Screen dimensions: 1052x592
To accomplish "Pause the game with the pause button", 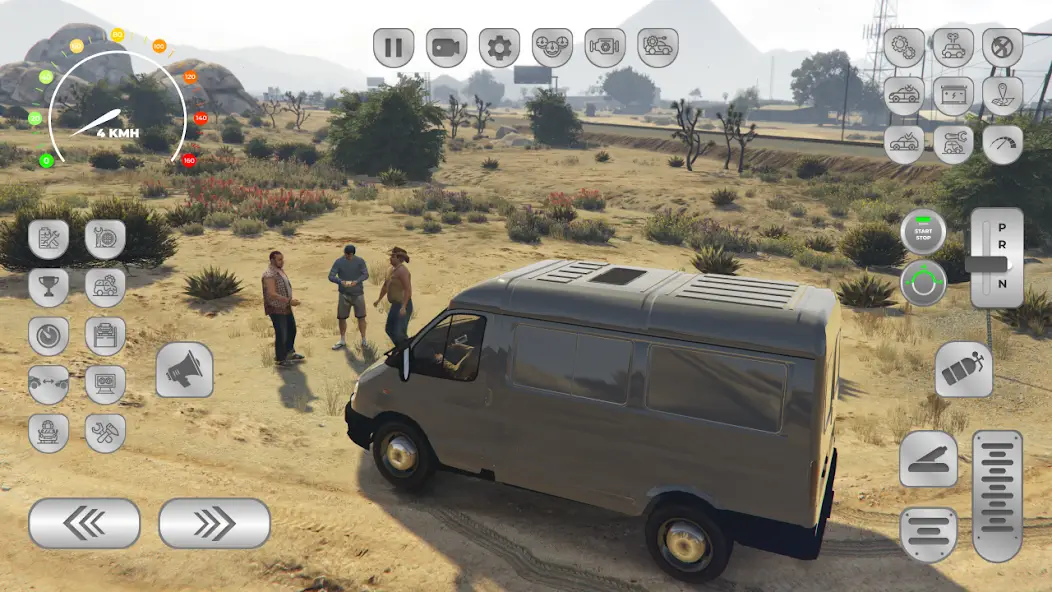I will coord(394,47).
